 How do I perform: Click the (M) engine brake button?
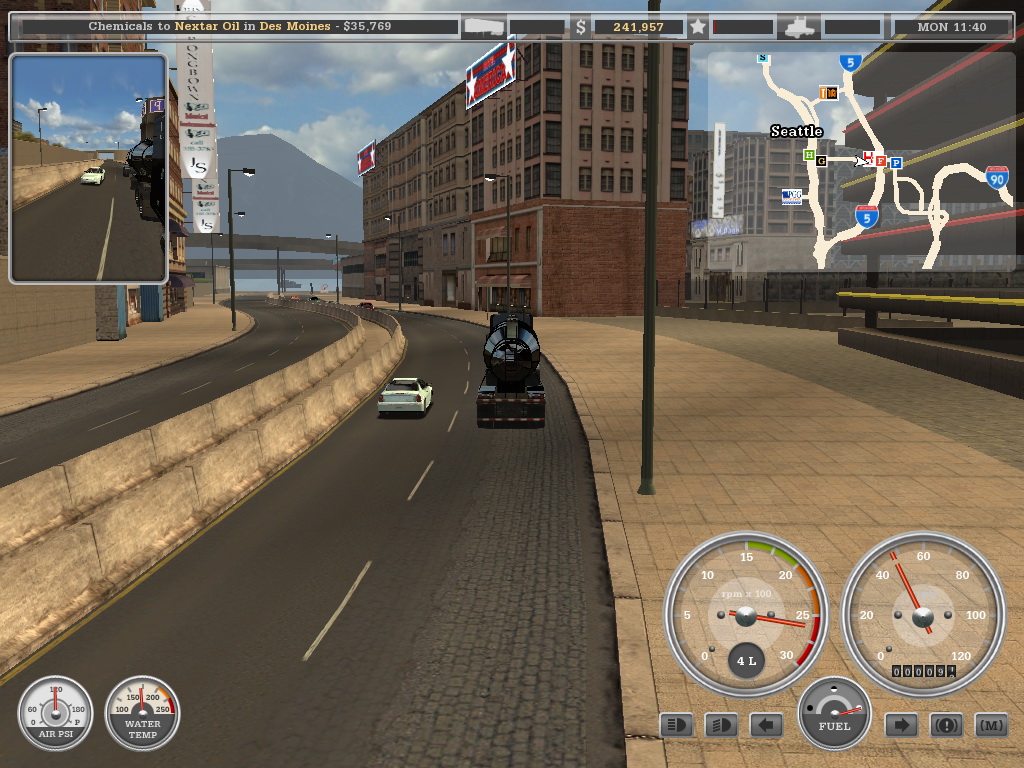pos(990,725)
